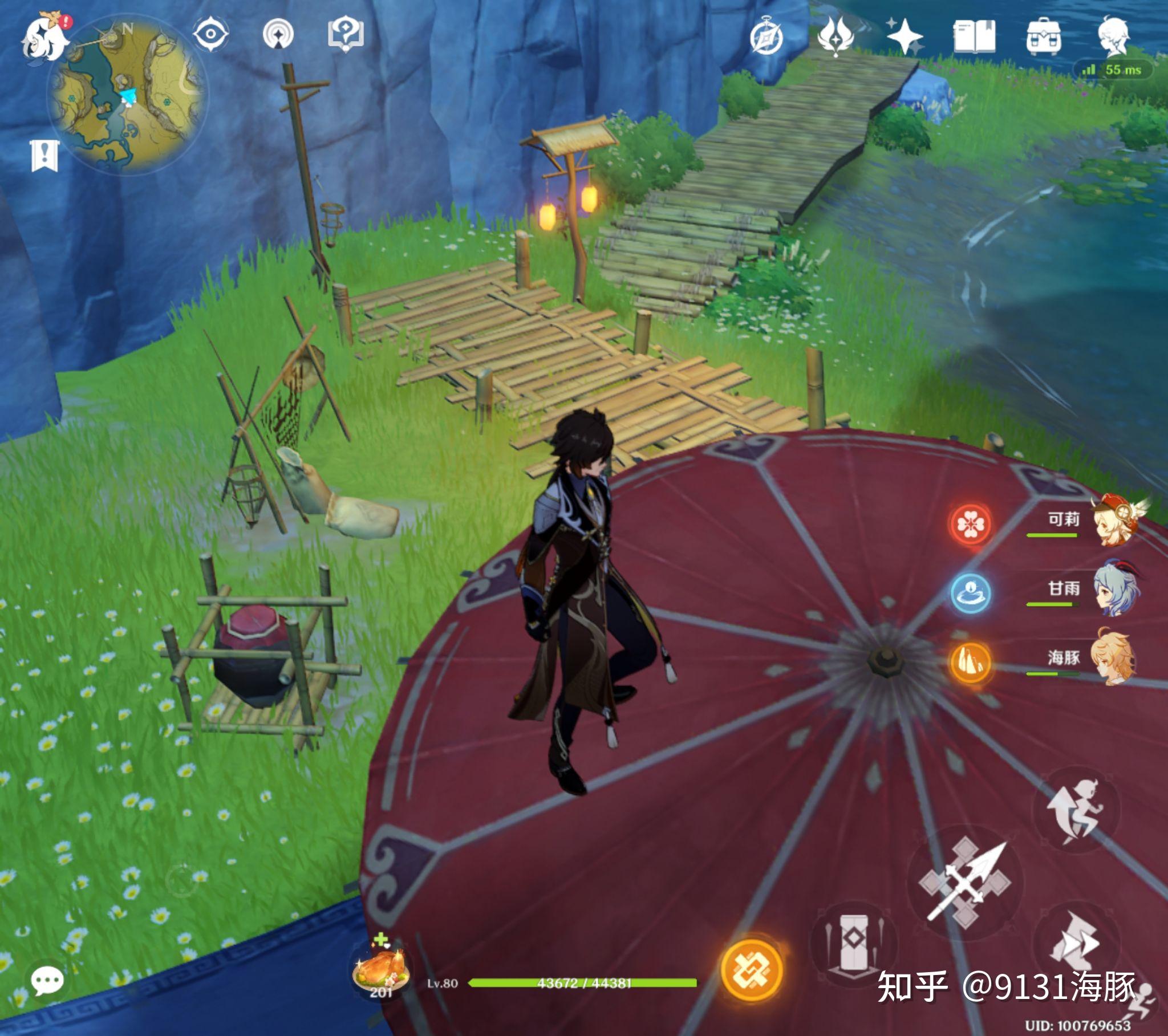
Task: Open the Battle Pass winged icon
Action: 835,36
